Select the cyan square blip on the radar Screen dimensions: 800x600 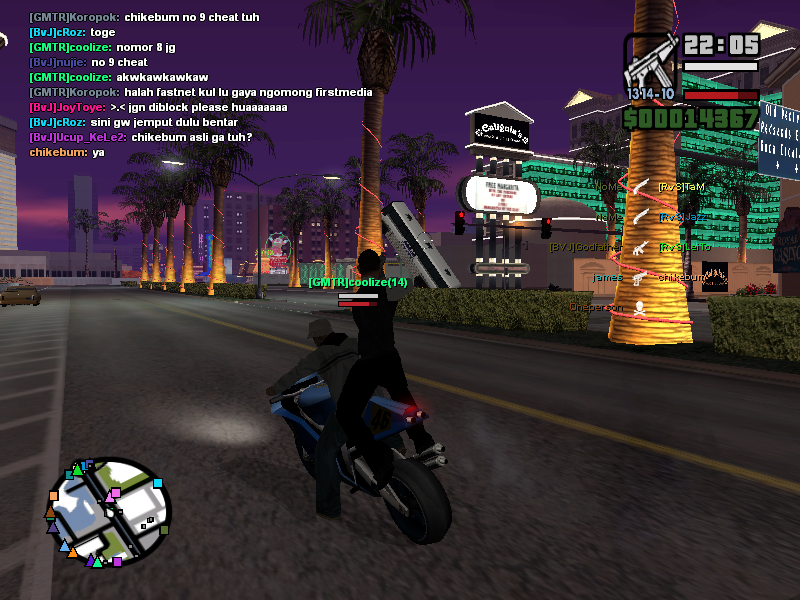pyautogui.click(x=157, y=485)
